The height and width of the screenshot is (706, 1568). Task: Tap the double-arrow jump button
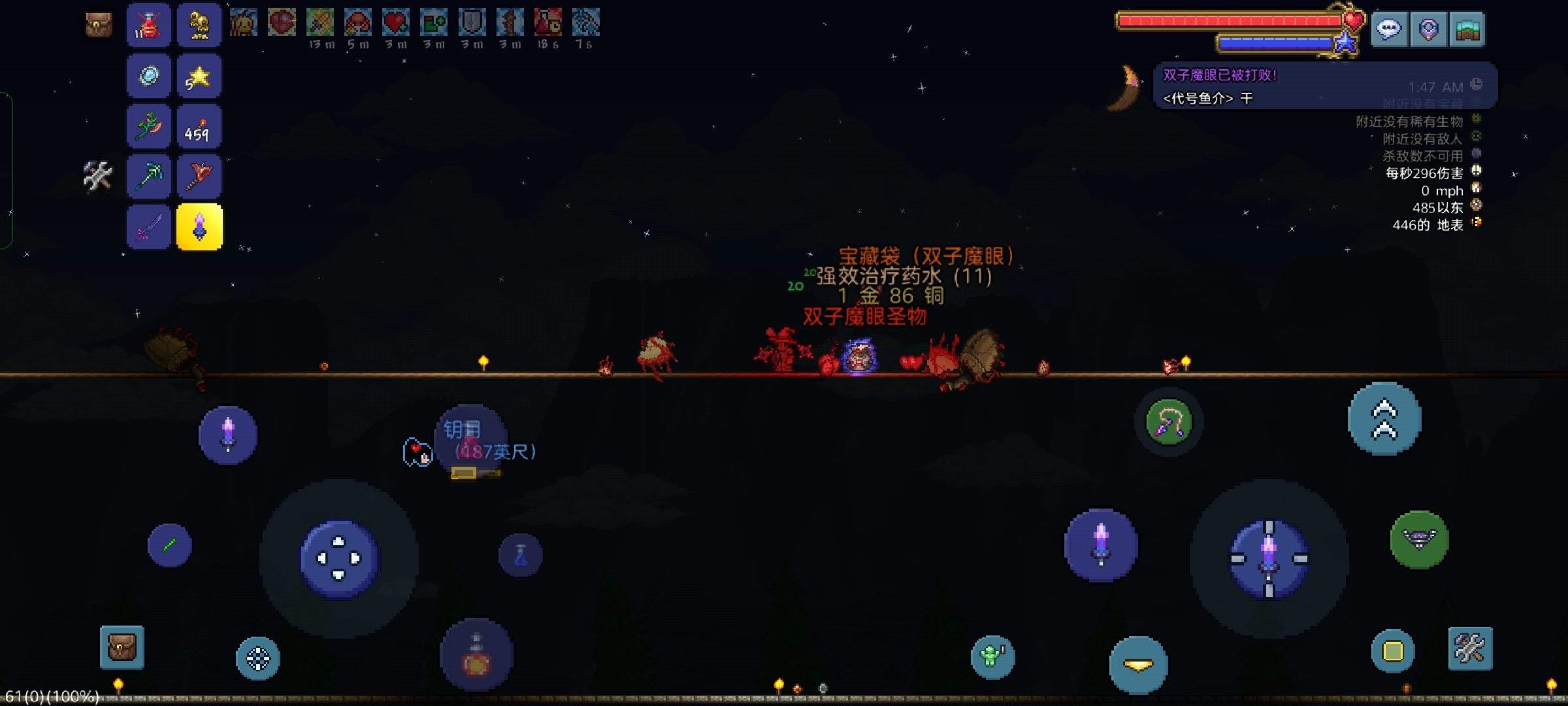(1384, 419)
